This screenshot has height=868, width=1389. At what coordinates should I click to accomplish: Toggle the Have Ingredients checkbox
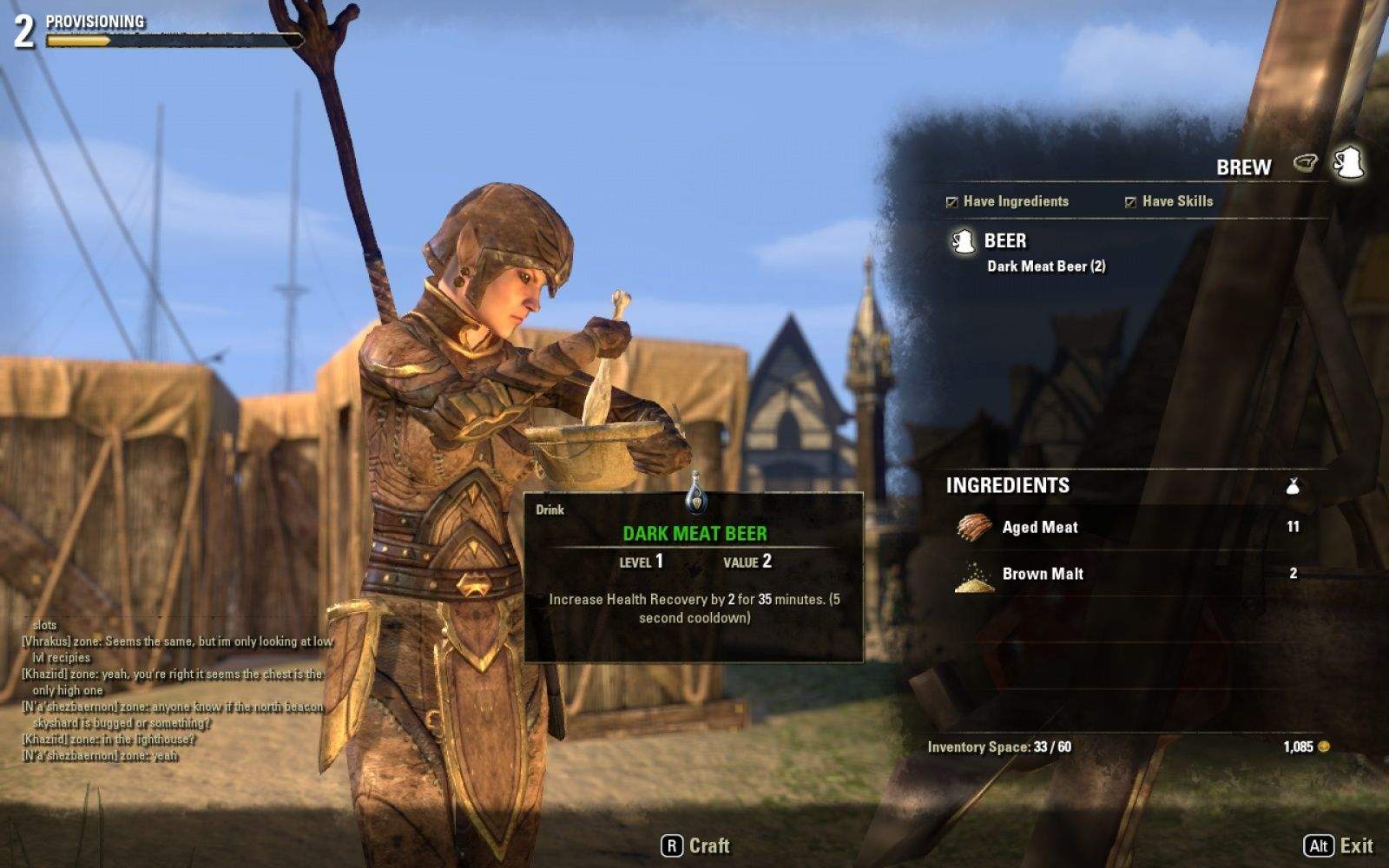952,202
